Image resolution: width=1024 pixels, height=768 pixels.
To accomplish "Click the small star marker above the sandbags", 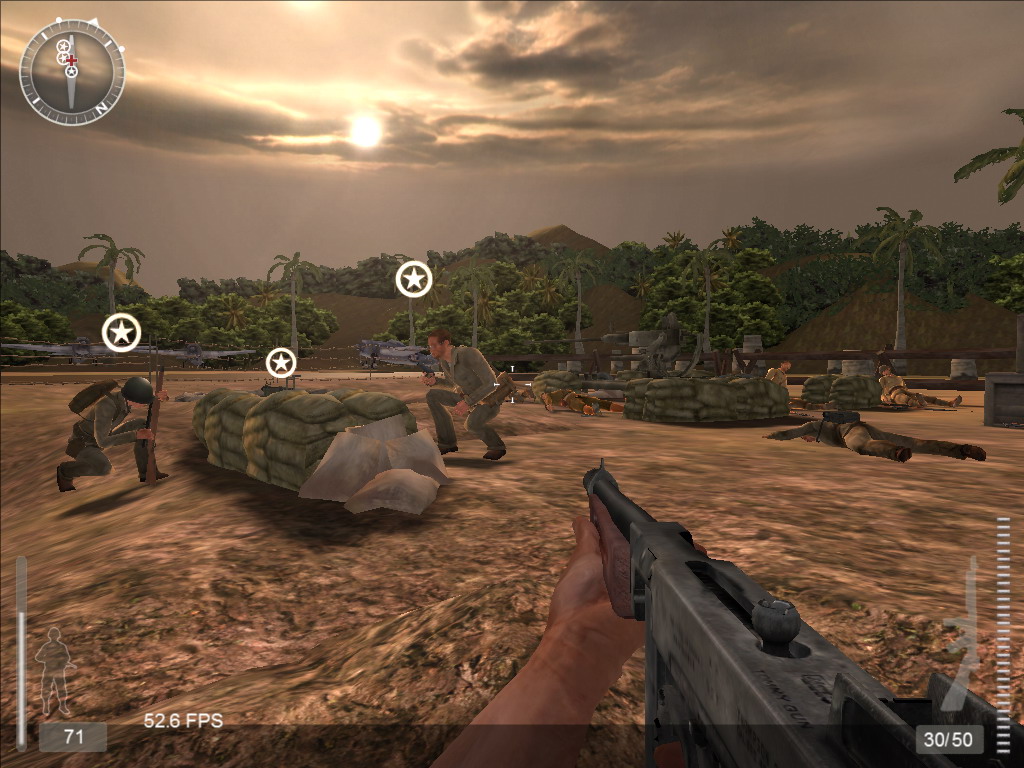I will point(281,362).
